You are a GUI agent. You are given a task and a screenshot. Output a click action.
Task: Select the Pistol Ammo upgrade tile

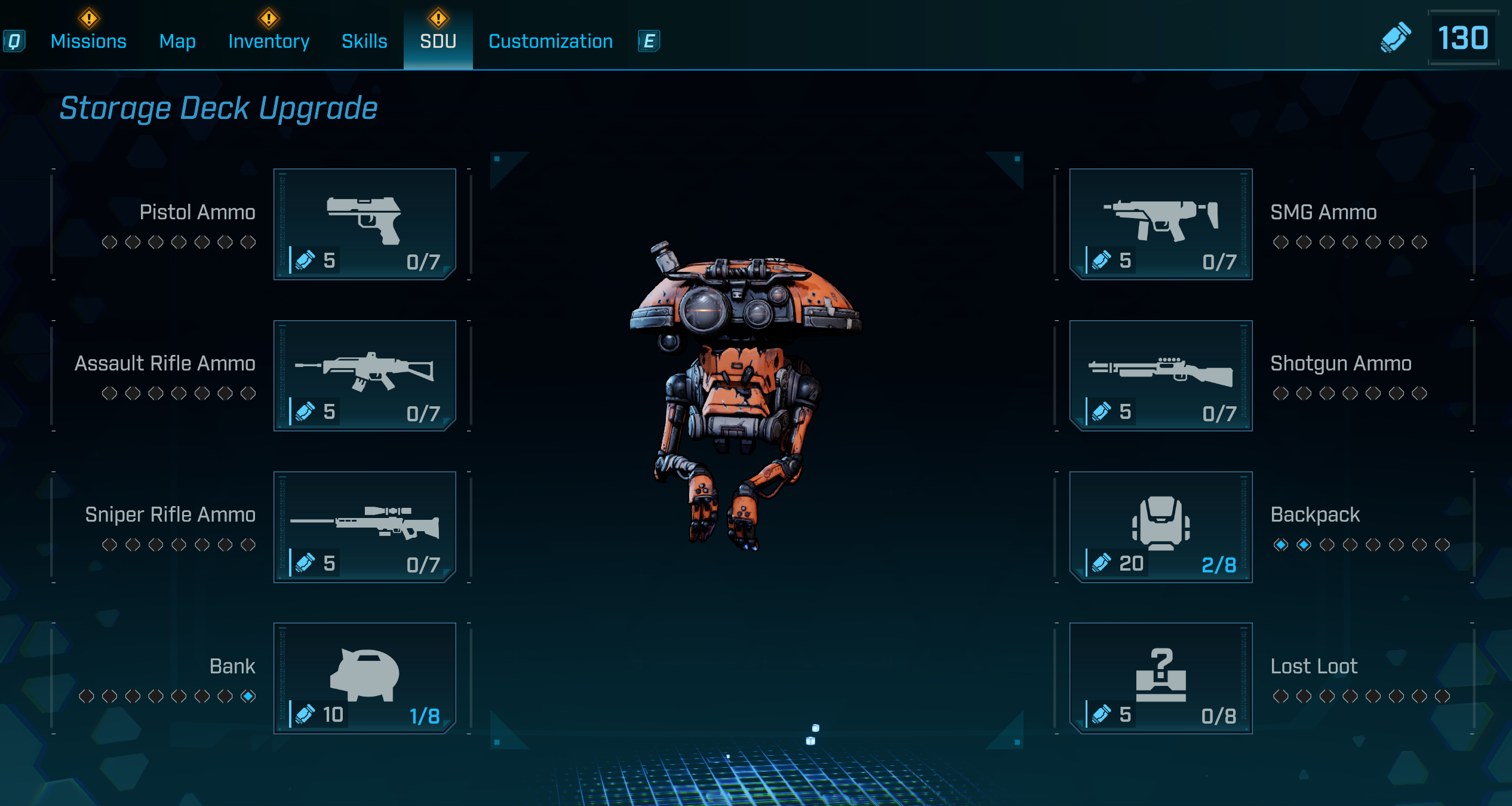[x=364, y=224]
